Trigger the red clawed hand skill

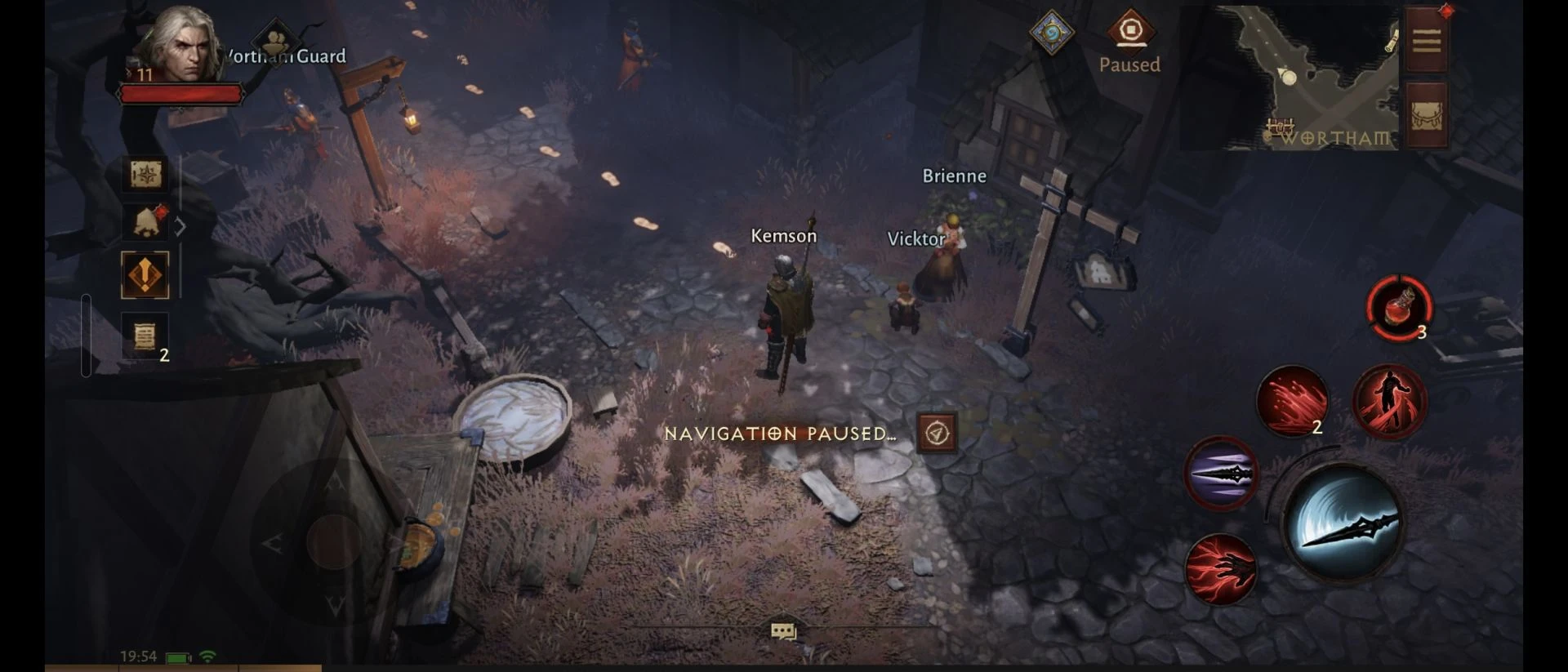coord(1220,569)
